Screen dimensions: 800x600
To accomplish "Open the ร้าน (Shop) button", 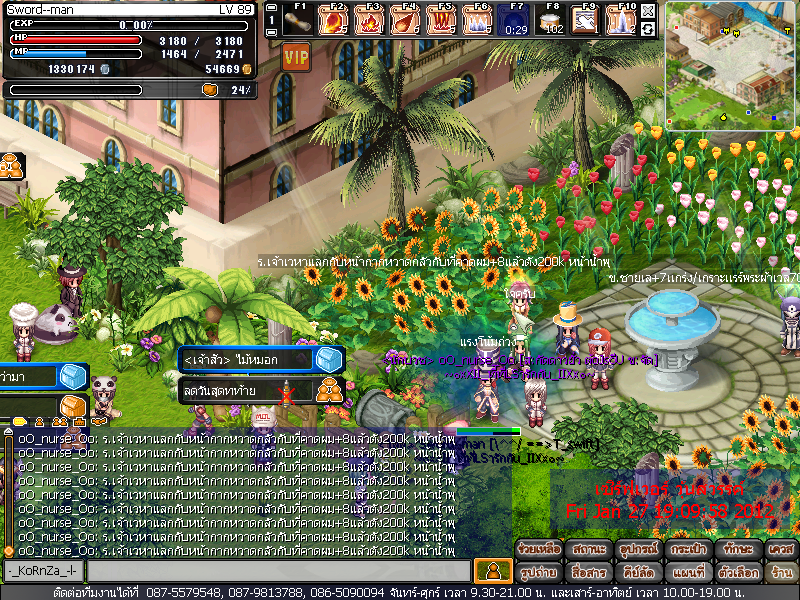I will click(780, 573).
